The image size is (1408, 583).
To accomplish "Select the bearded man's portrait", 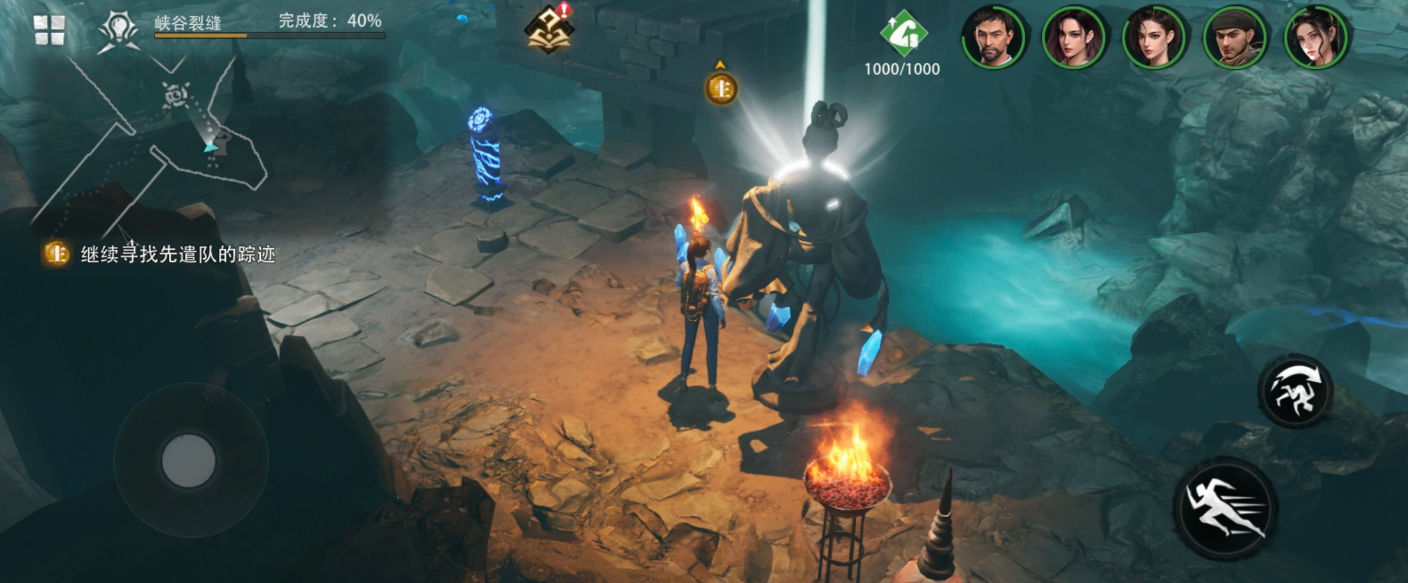I will 994,37.
